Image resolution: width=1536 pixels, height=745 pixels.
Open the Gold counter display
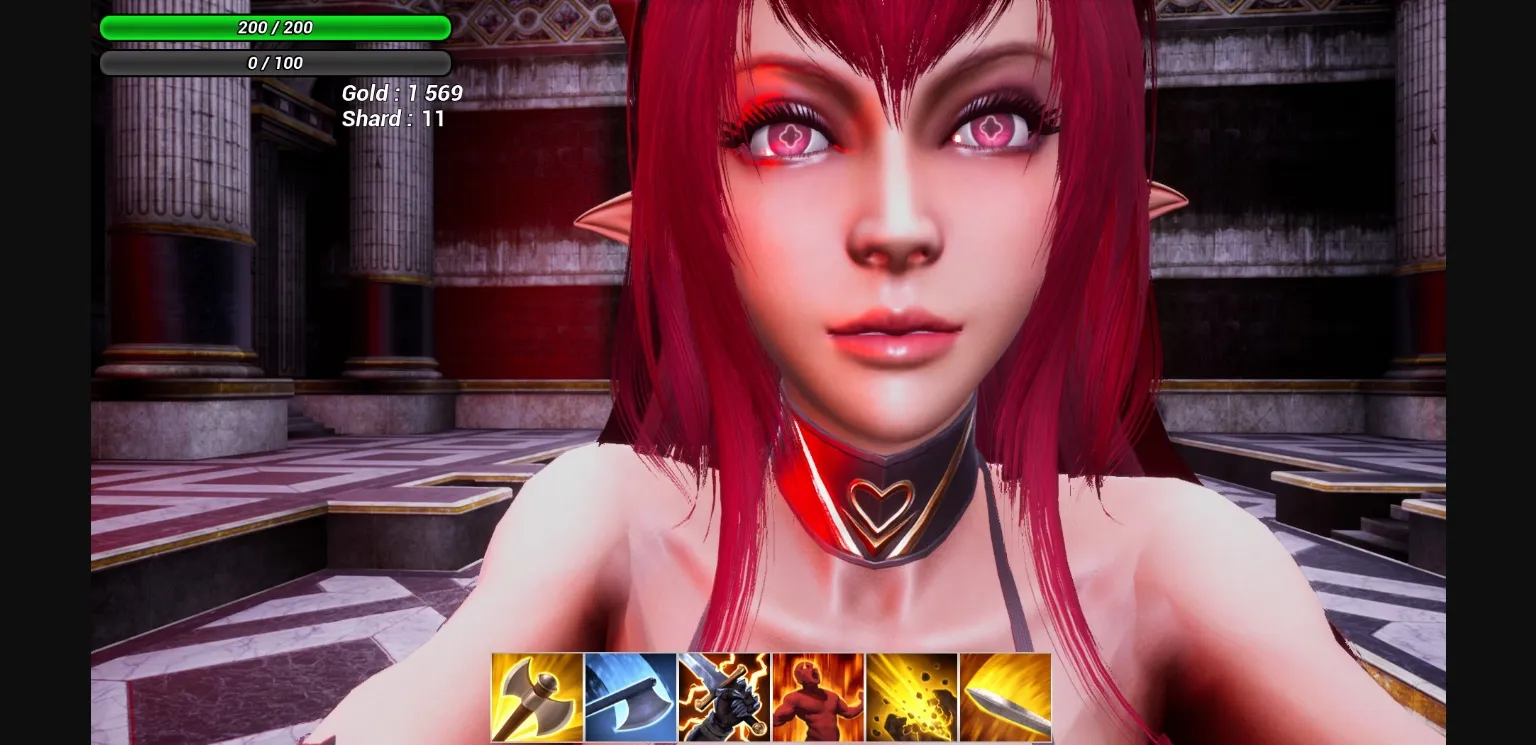[403, 93]
